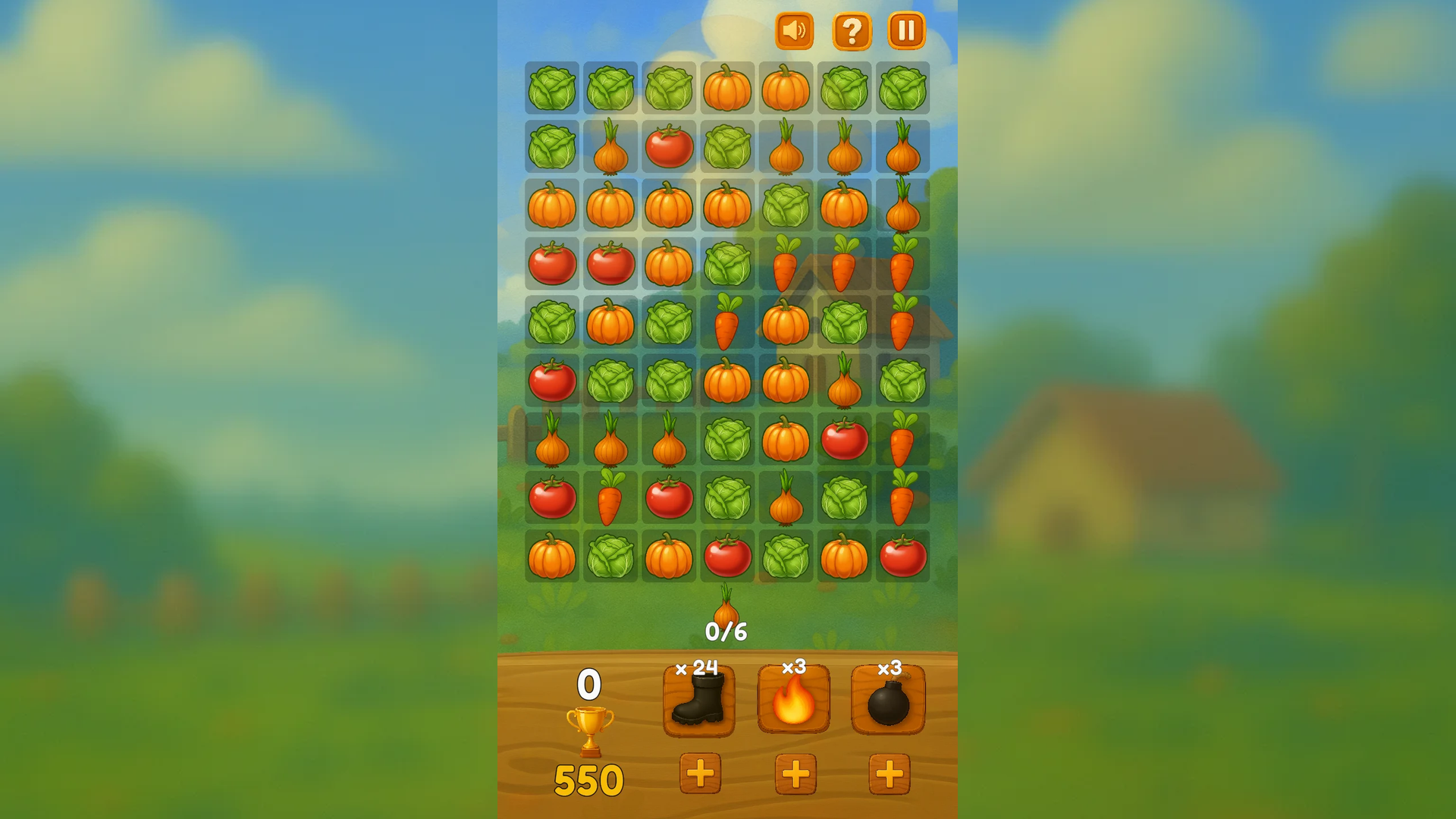Screen dimensions: 1456x819
Task: Select the carrot in the middle of the board
Action: pyautogui.click(x=727, y=324)
